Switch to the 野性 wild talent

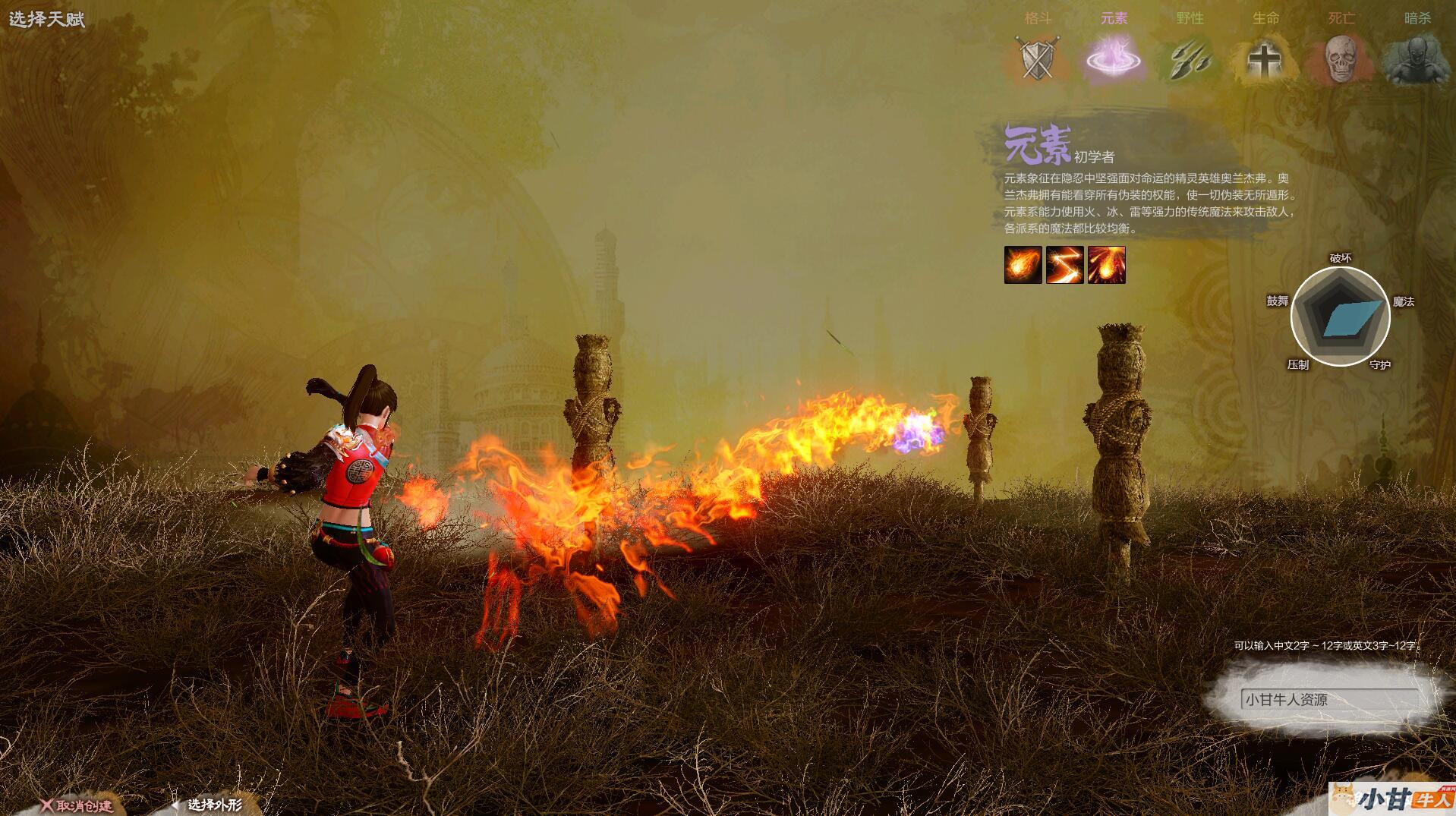click(1189, 58)
